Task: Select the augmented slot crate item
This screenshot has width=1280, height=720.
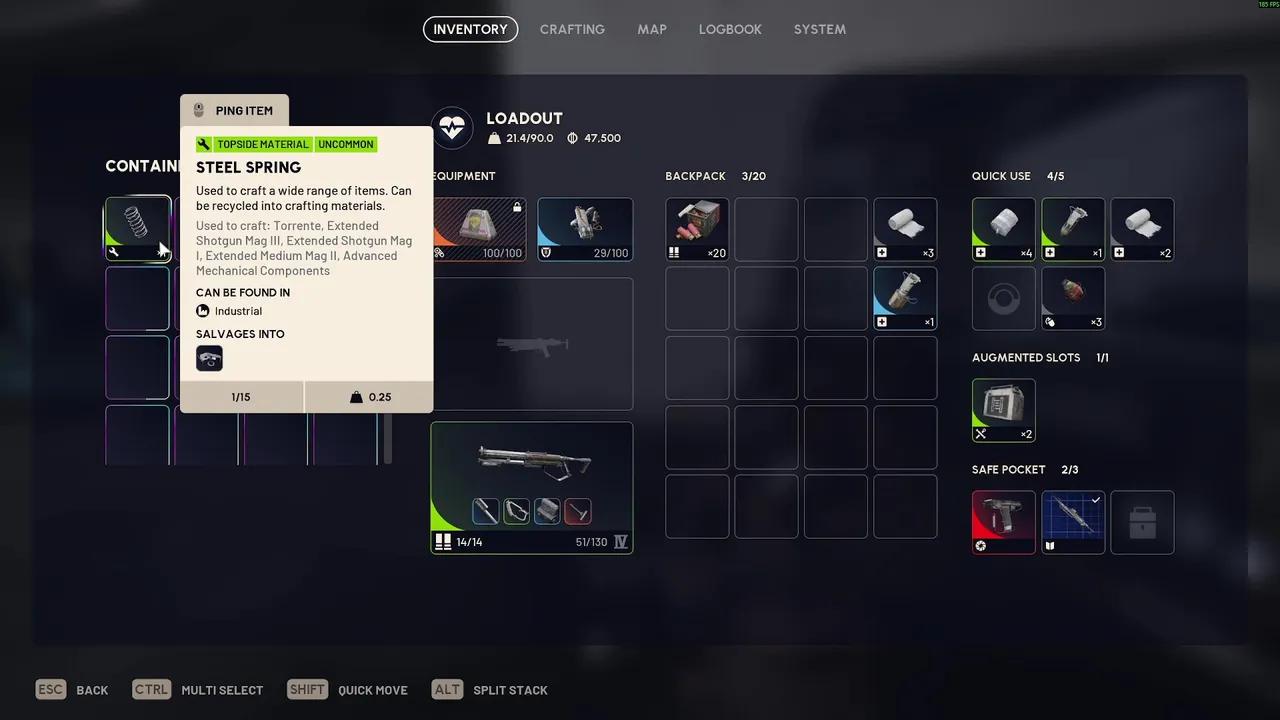Action: [1003, 409]
